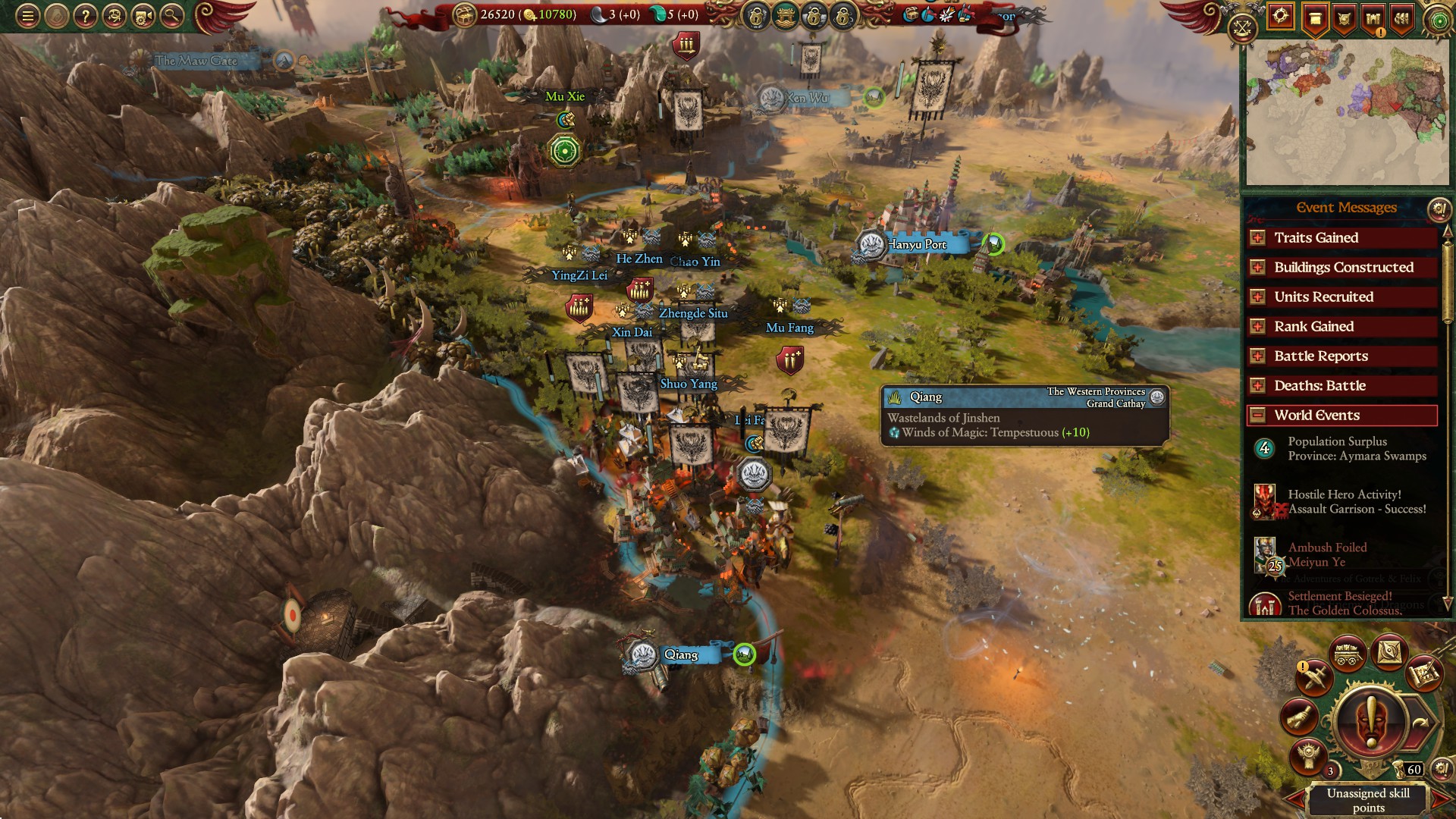Open the question mark help button
This screenshot has width=1456, height=819.
pyautogui.click(x=85, y=16)
